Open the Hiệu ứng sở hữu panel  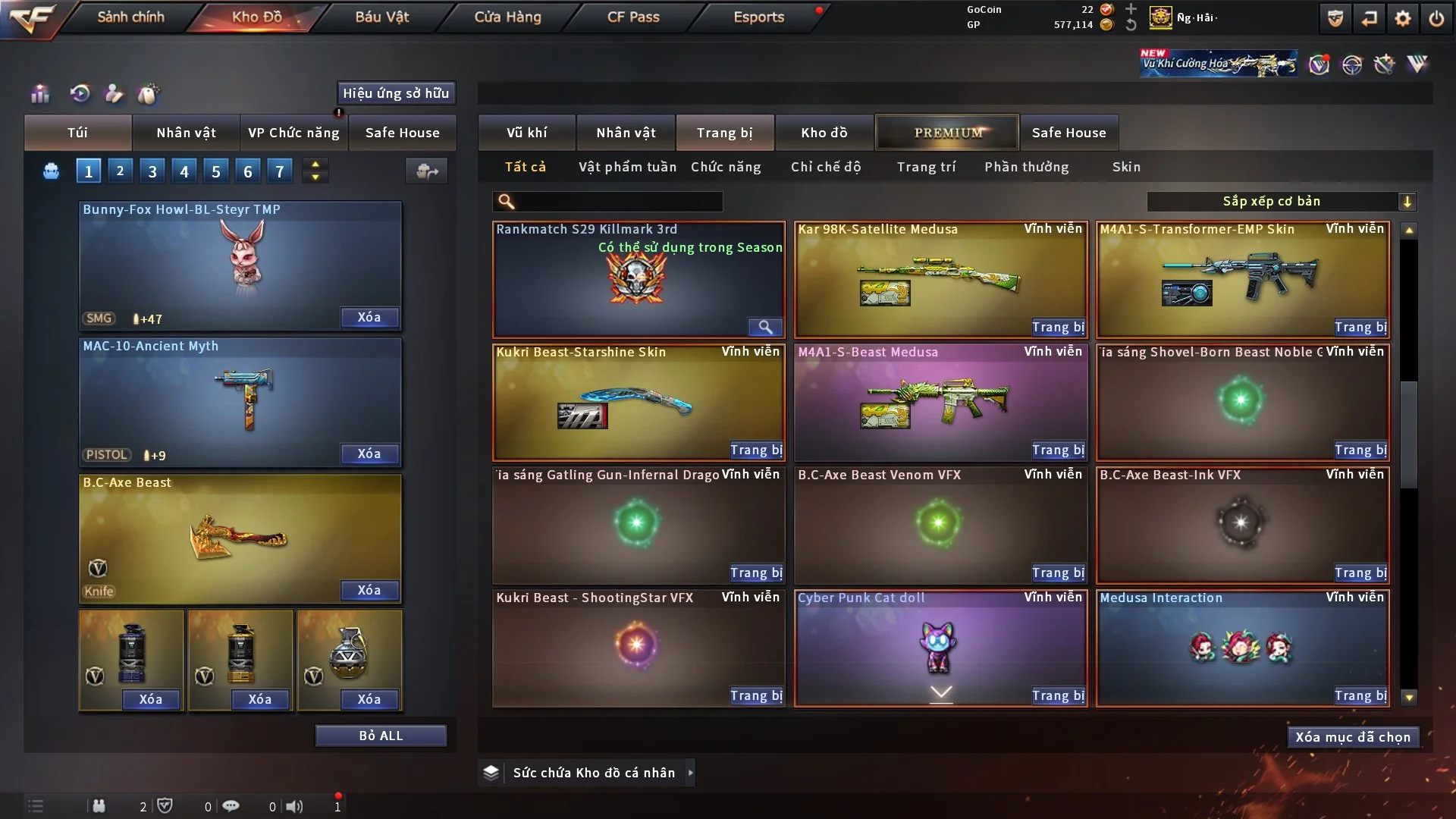pyautogui.click(x=396, y=93)
